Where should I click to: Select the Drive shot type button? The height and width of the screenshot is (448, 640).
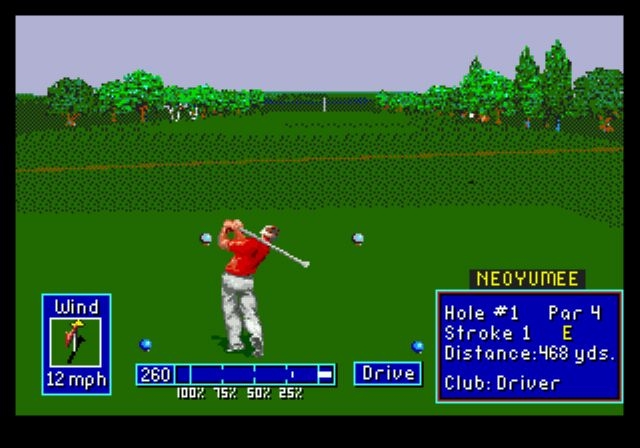388,373
